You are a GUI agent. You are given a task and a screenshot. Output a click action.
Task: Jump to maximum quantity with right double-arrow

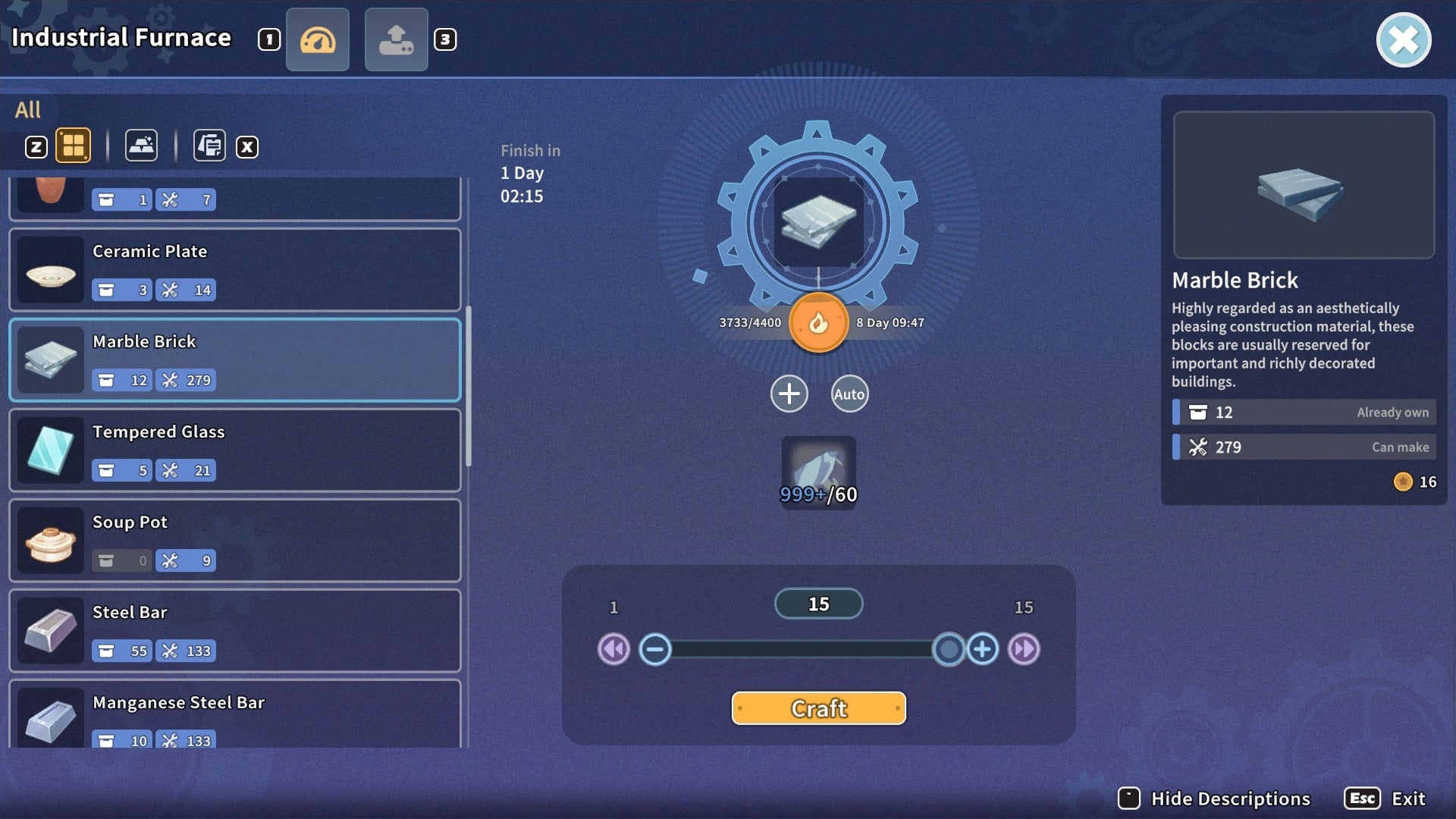pos(1023,648)
